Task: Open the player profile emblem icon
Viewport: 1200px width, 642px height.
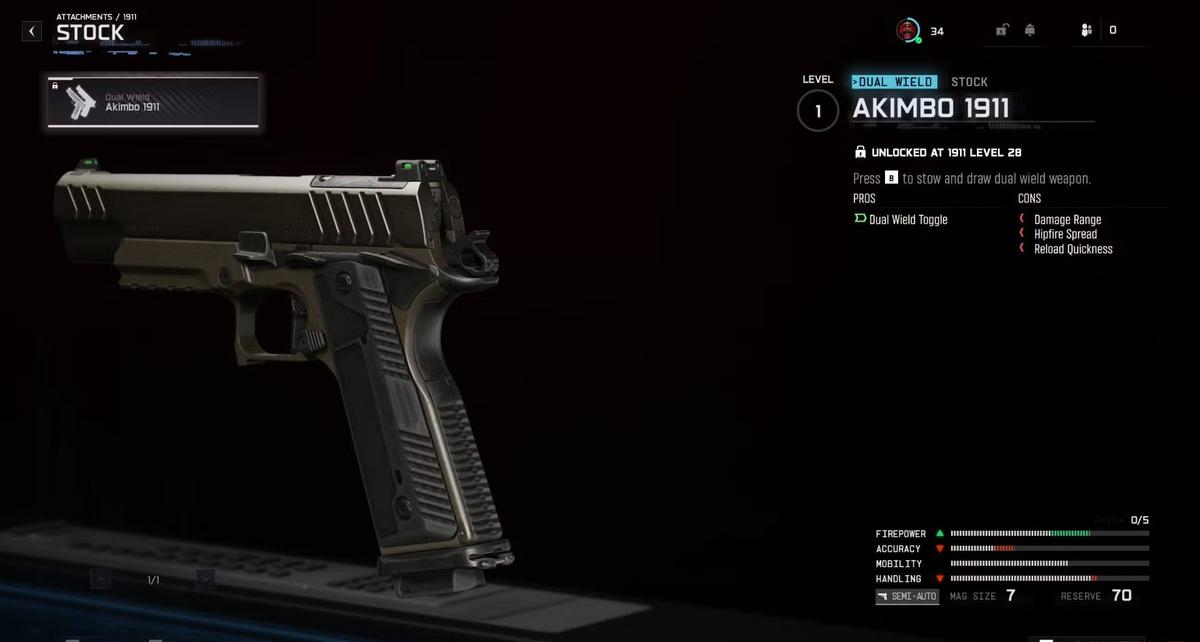Action: pos(907,30)
